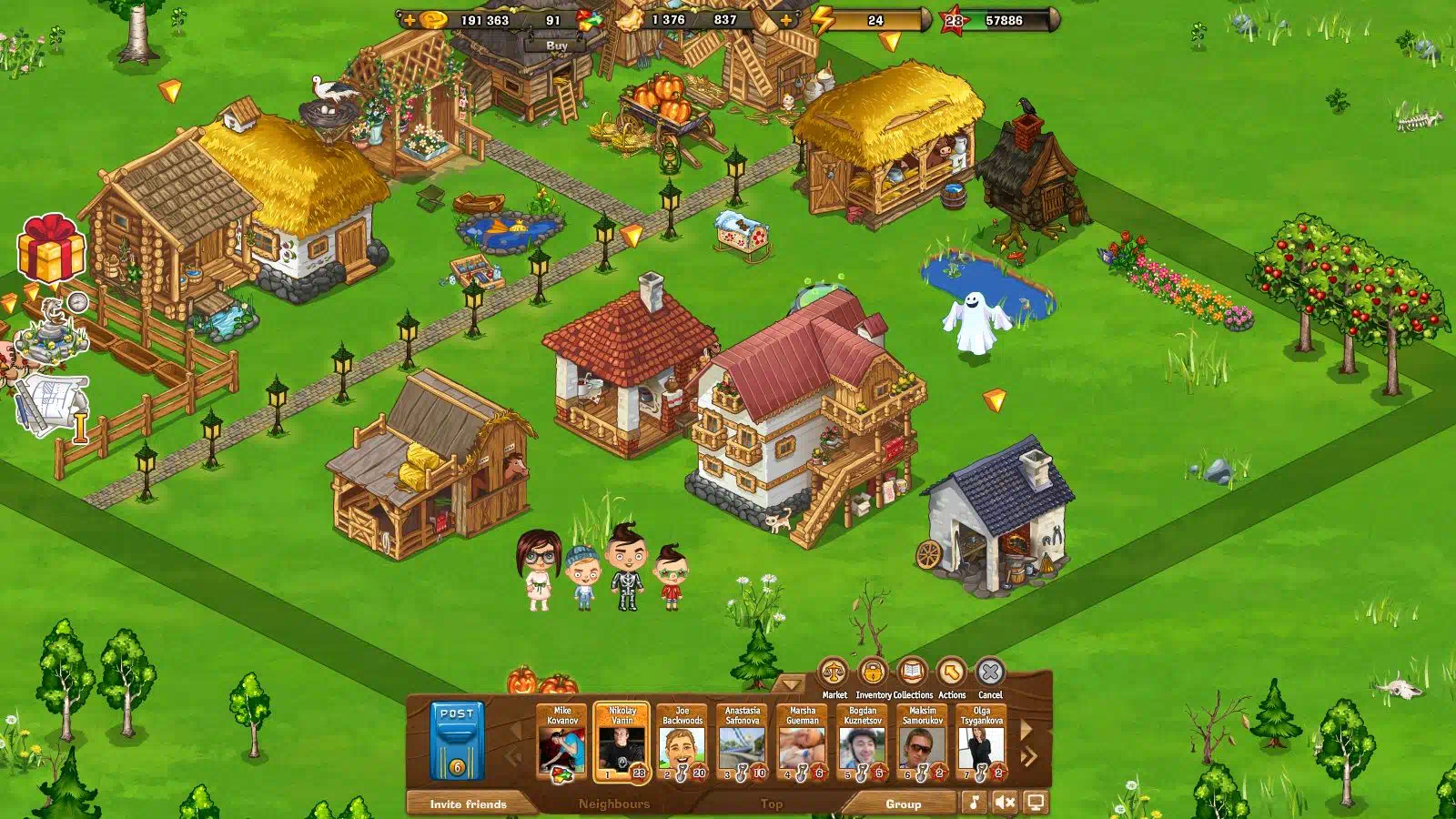Open the Market
The image size is (1456, 819).
point(833,674)
